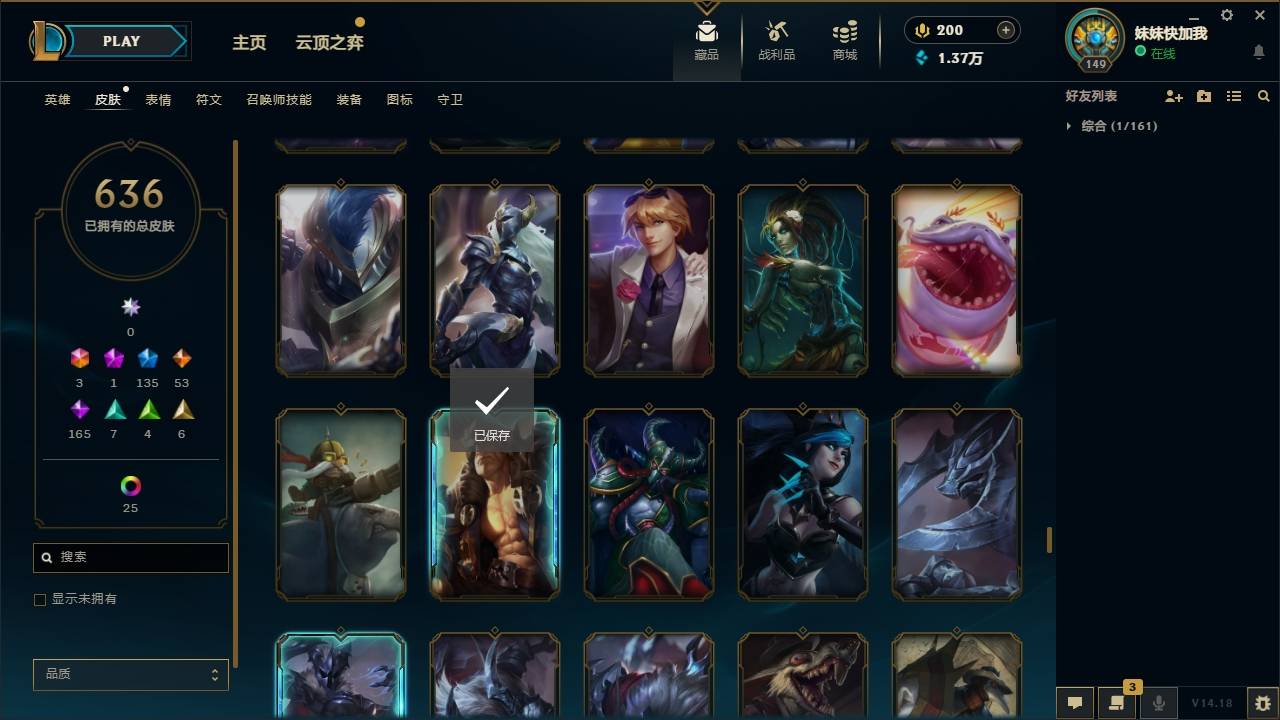Screen dimensions: 1280x720
Task: Enable the 显示未拥有 checkbox
Action: tap(40, 599)
